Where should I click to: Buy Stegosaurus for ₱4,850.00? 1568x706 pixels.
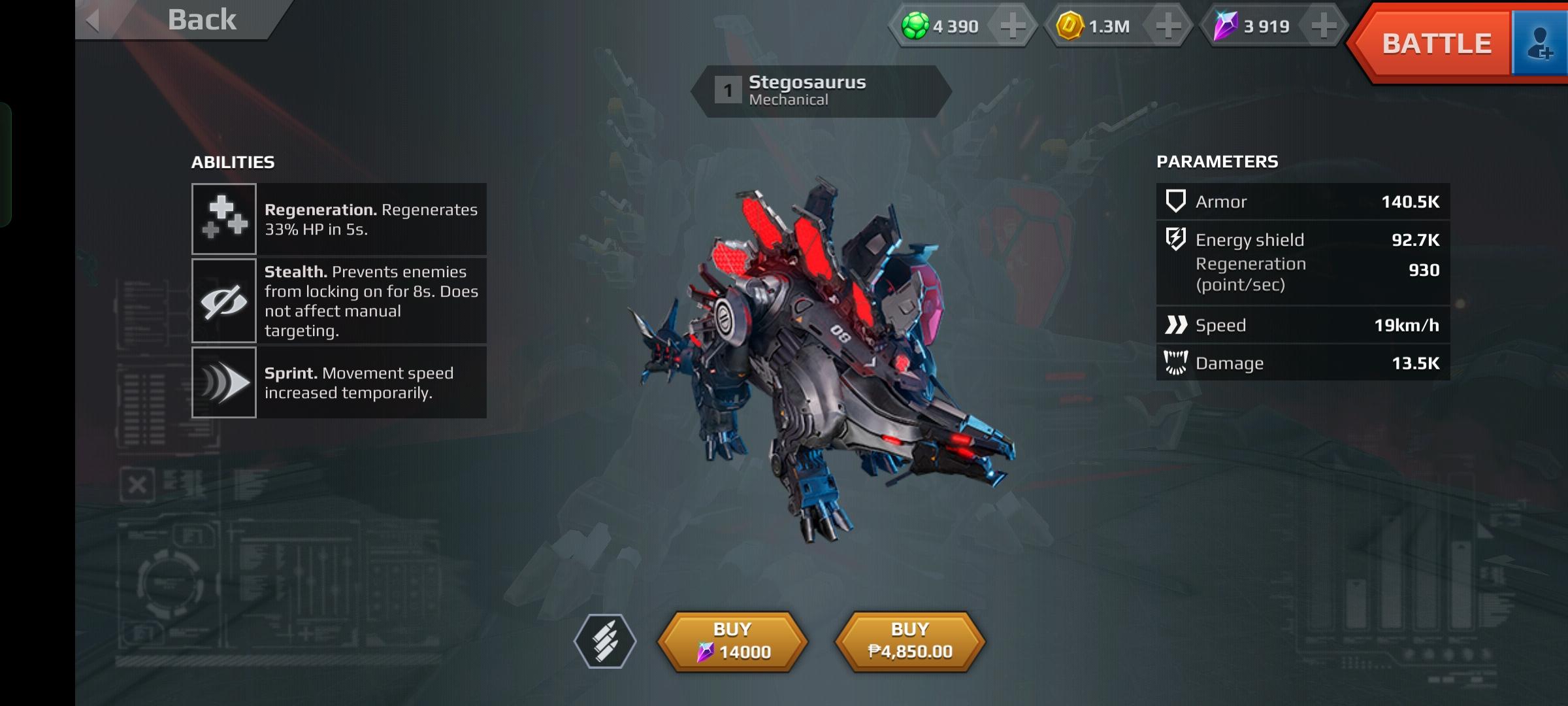[x=910, y=641]
